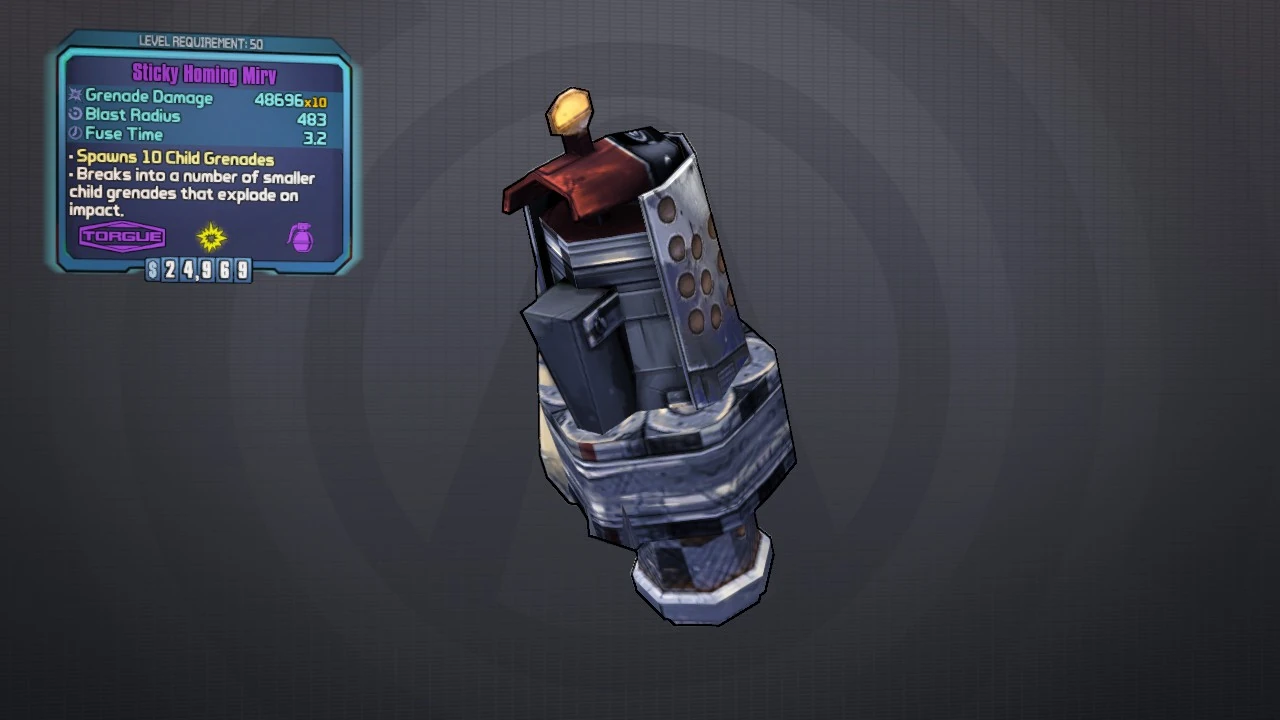Select the yellow explosive element icon

click(211, 237)
